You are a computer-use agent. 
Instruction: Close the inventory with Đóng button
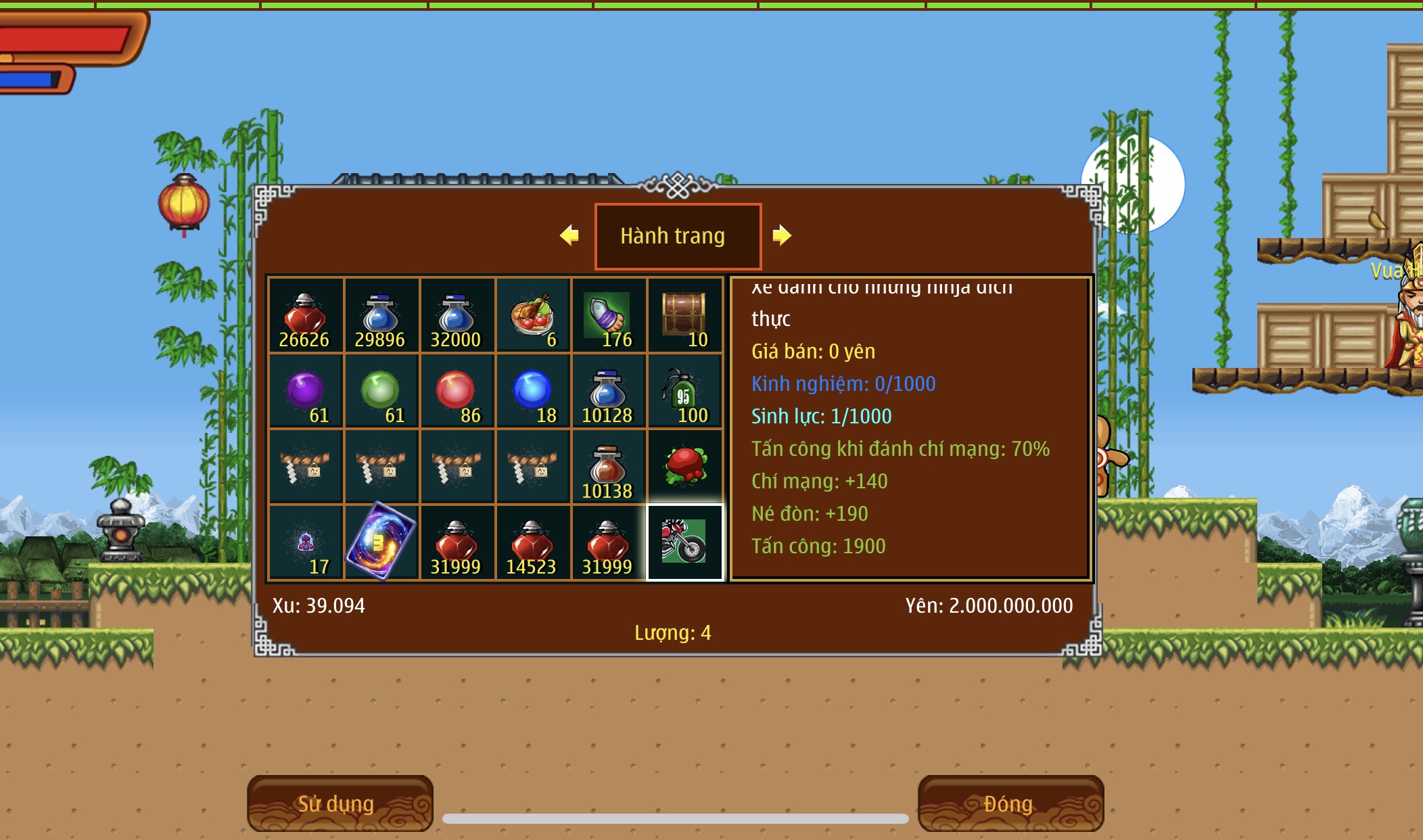(x=1010, y=803)
